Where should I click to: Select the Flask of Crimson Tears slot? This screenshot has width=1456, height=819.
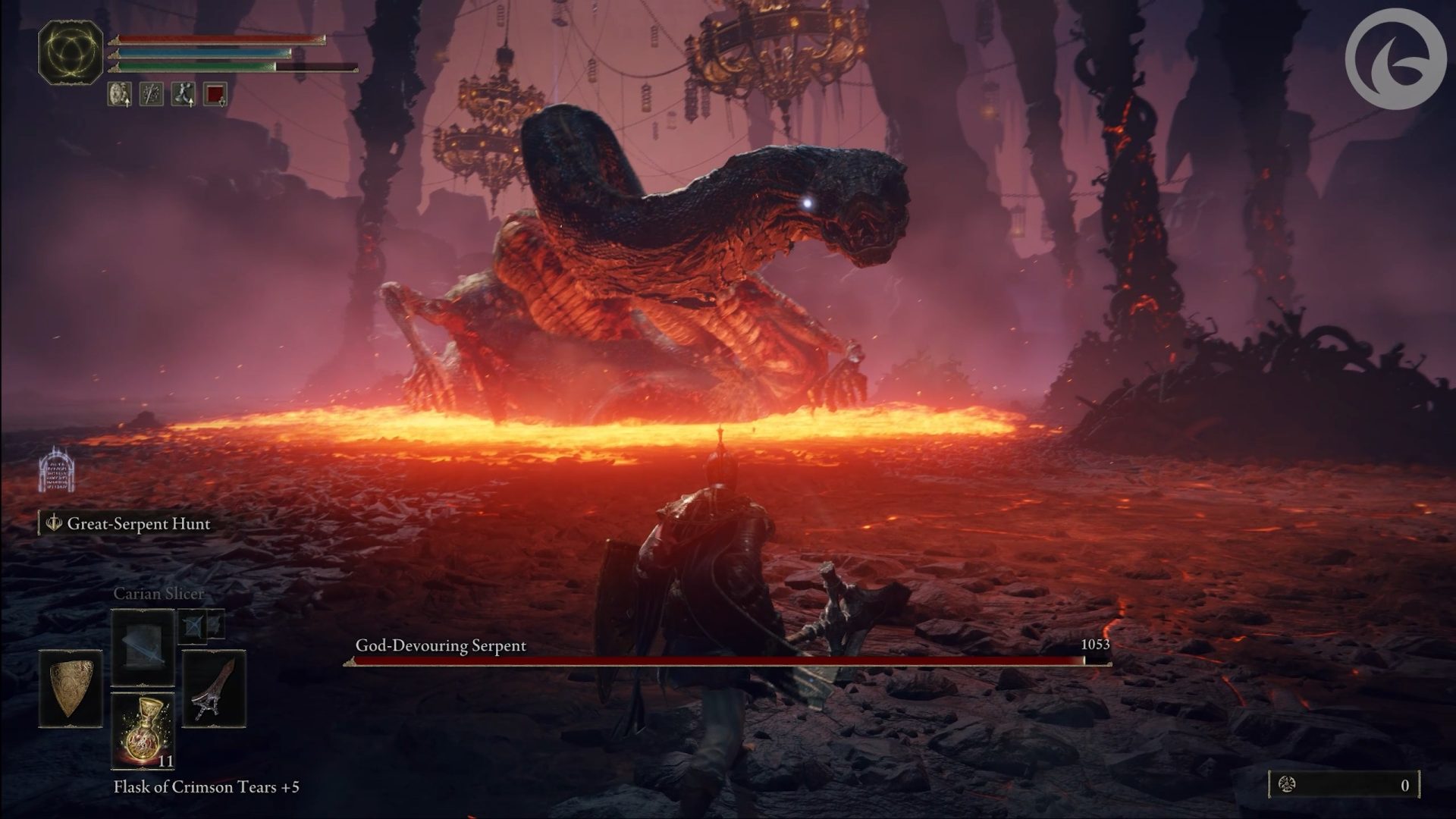pos(143,731)
